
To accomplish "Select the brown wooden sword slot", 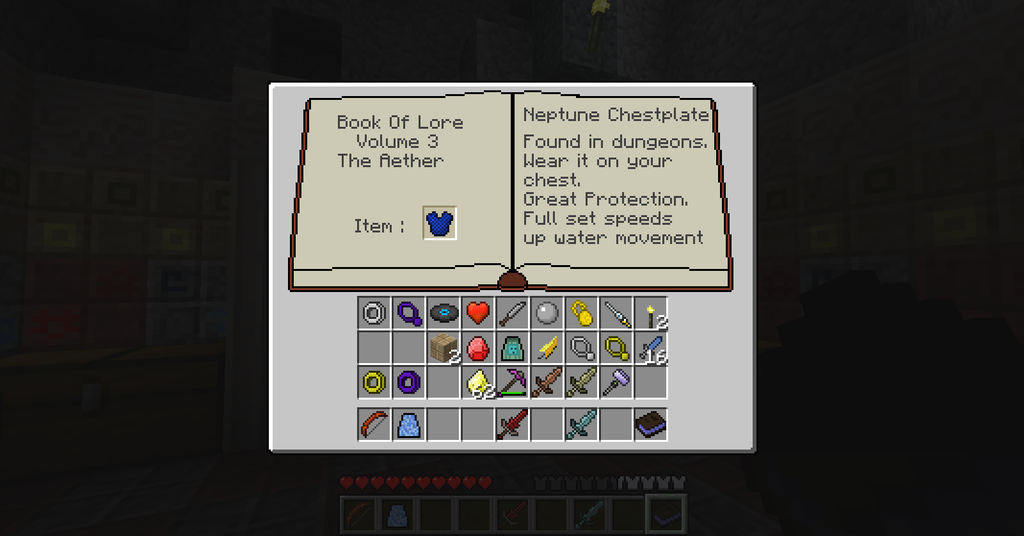I will click(547, 381).
